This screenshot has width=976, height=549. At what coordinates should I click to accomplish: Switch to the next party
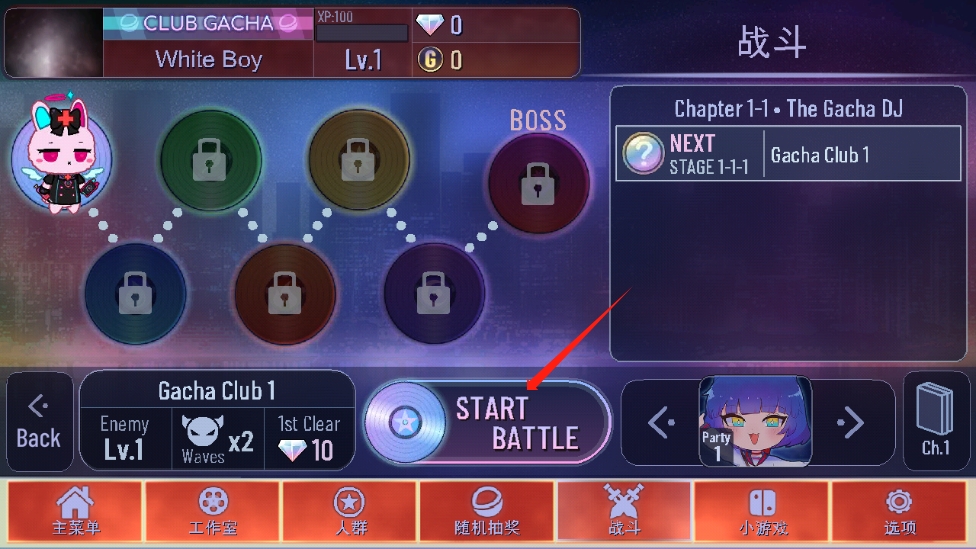tap(850, 422)
